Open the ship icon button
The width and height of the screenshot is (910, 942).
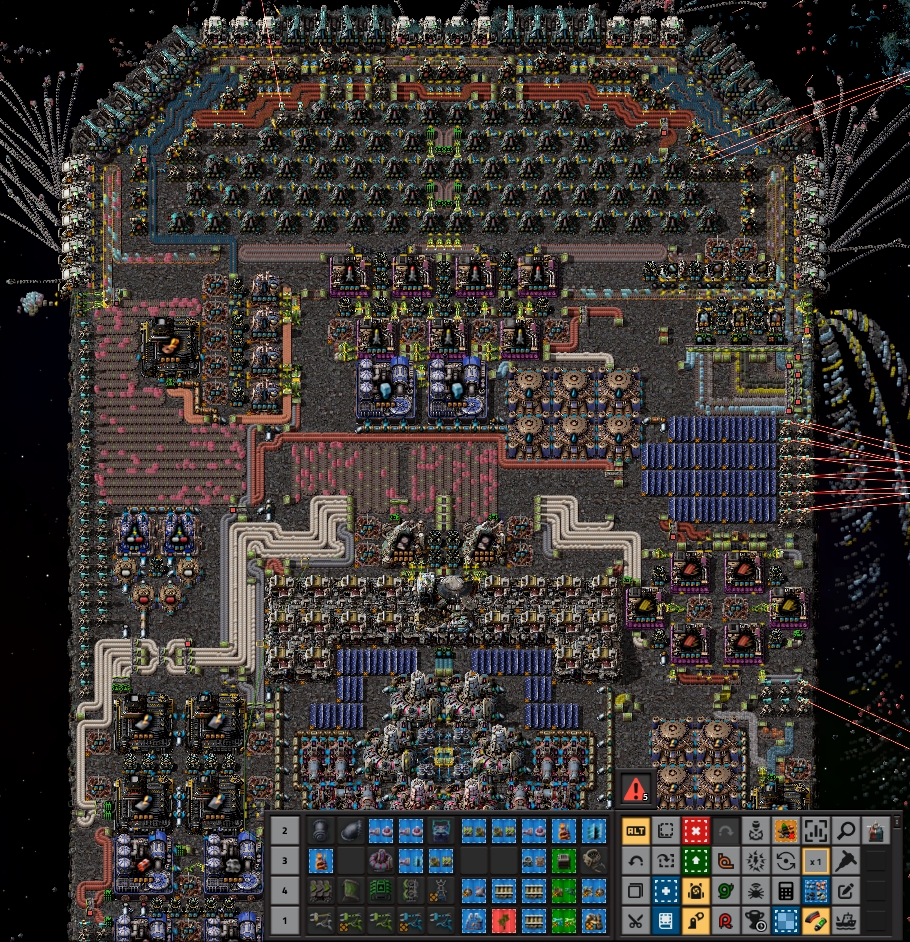tap(846, 920)
